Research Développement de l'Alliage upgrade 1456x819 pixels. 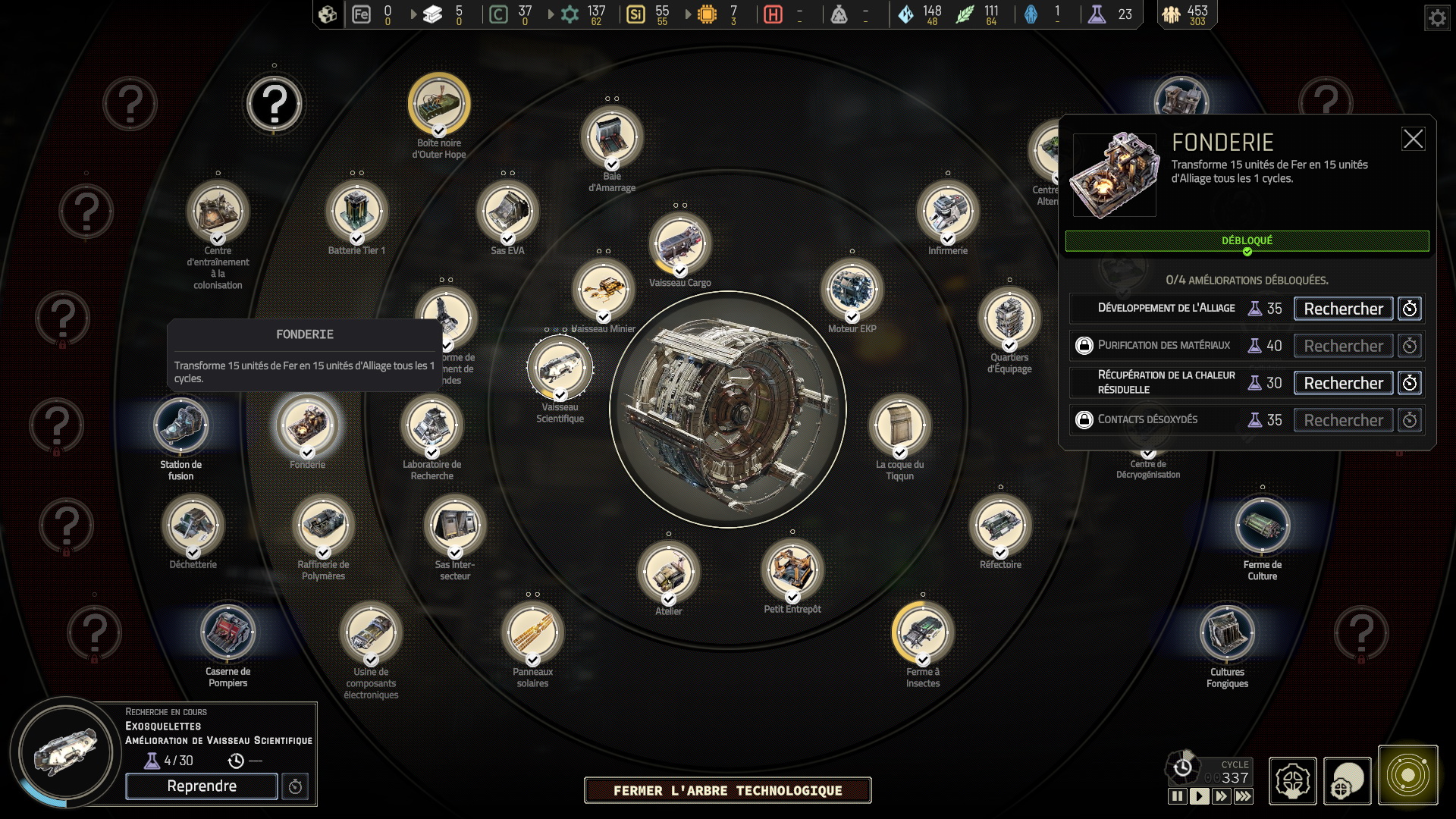click(1343, 309)
